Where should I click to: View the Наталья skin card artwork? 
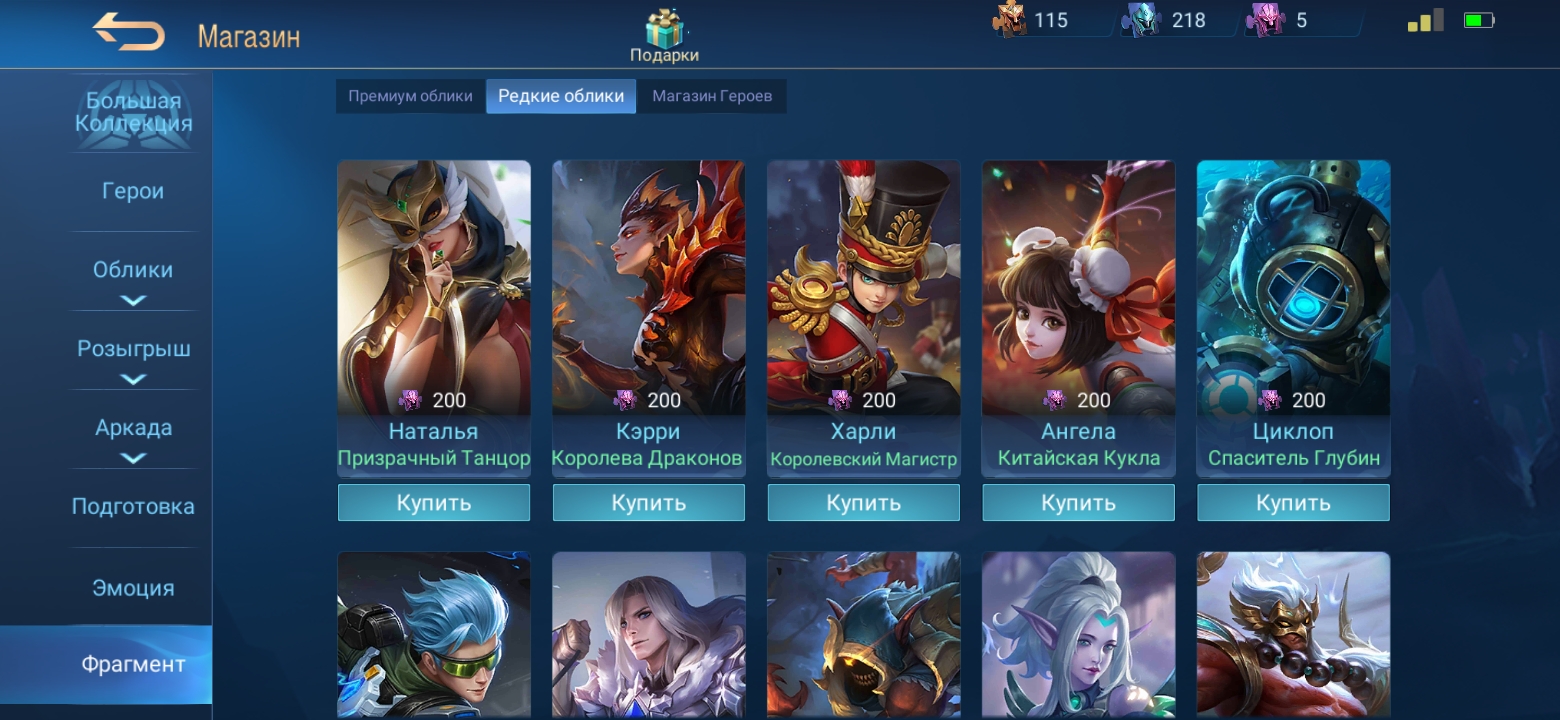434,280
